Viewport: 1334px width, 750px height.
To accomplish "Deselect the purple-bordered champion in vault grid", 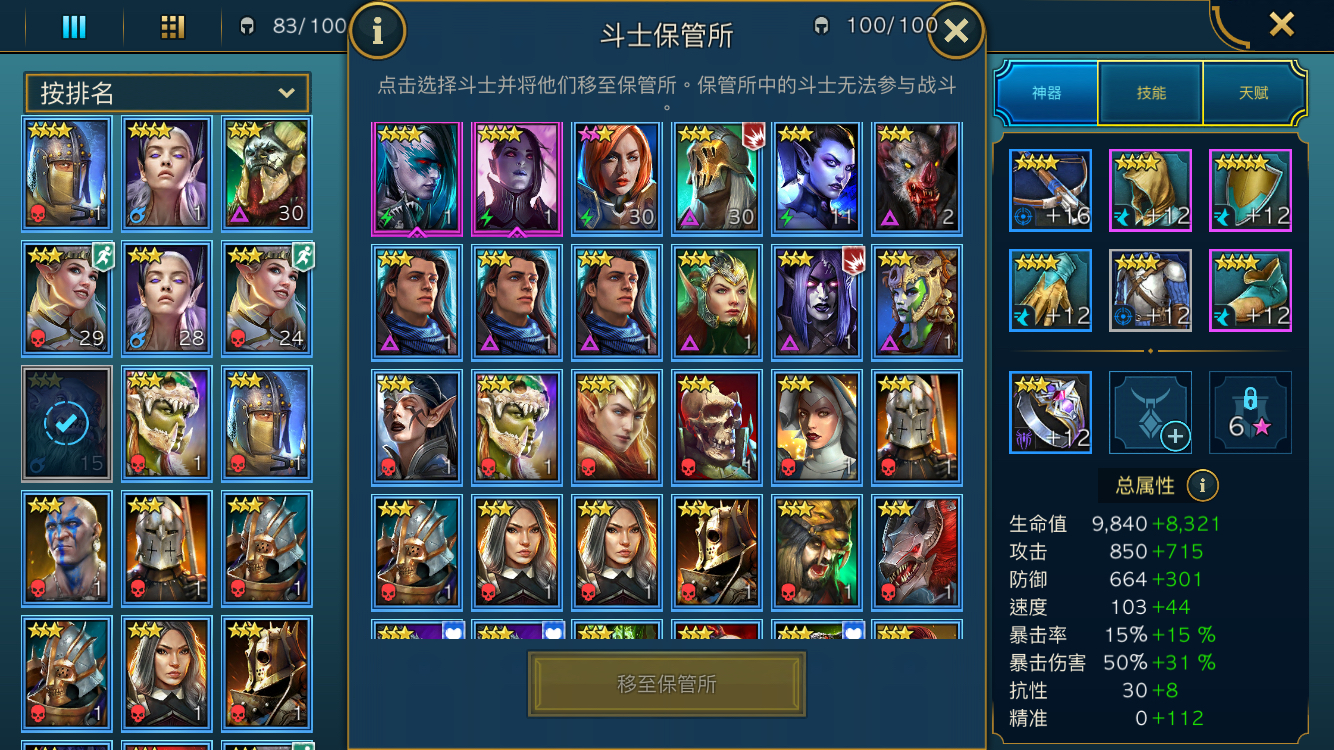I will click(x=516, y=178).
